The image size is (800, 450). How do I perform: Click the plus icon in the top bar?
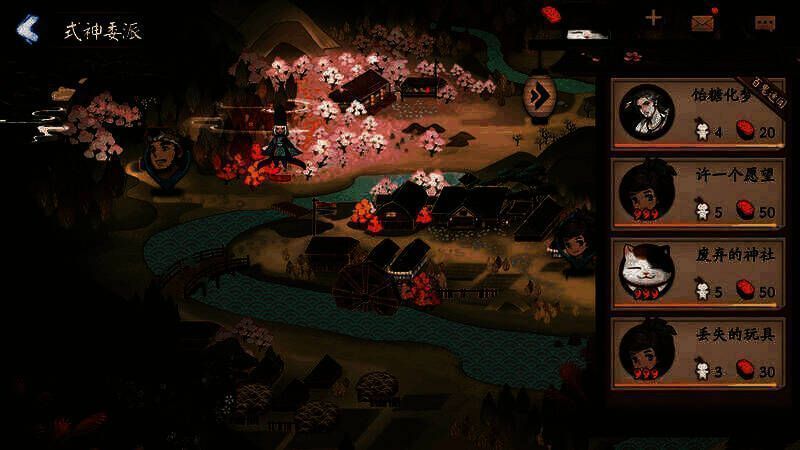pos(653,18)
